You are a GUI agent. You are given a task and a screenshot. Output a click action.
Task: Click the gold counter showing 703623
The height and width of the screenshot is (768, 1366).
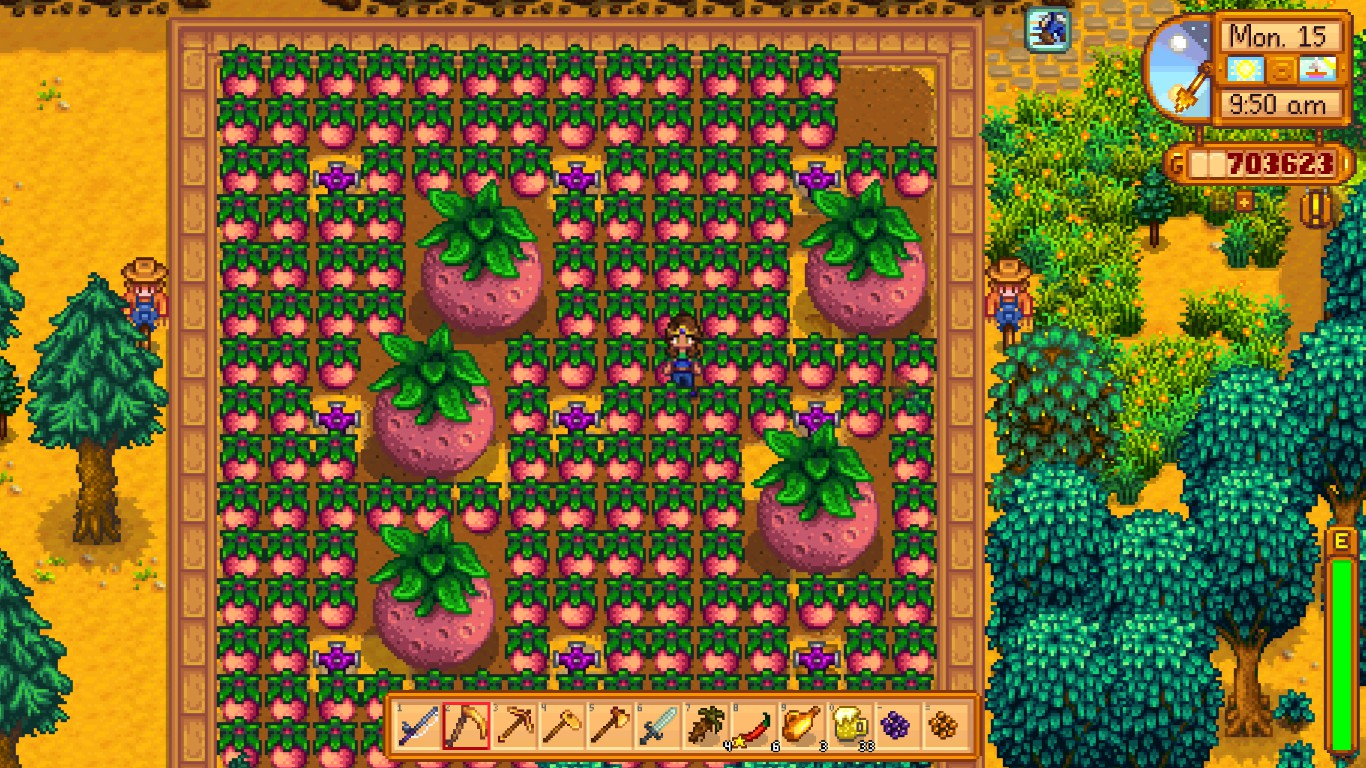(x=1270, y=163)
